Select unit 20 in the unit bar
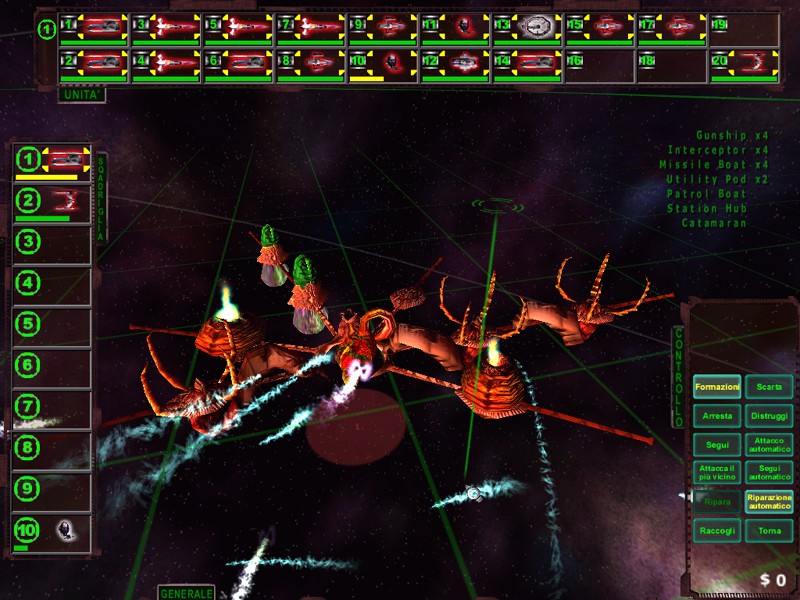The width and height of the screenshot is (800, 600). pos(743,65)
